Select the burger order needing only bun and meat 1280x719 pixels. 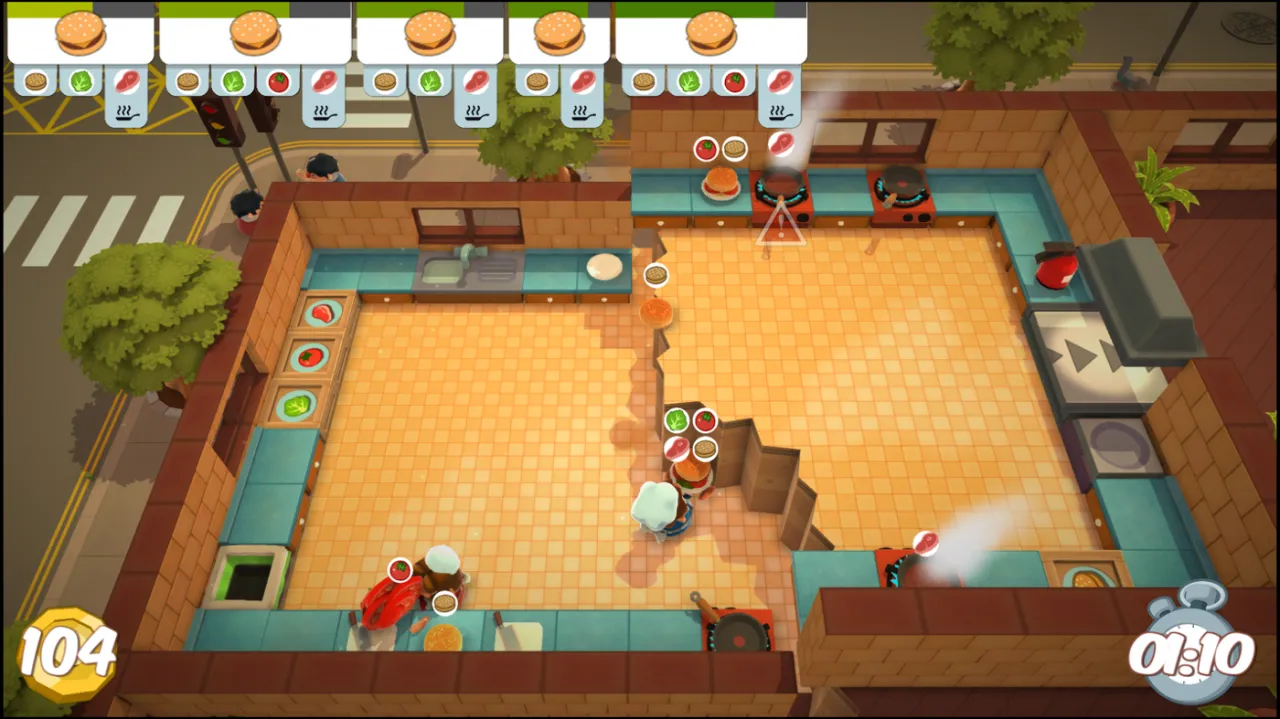(x=558, y=36)
